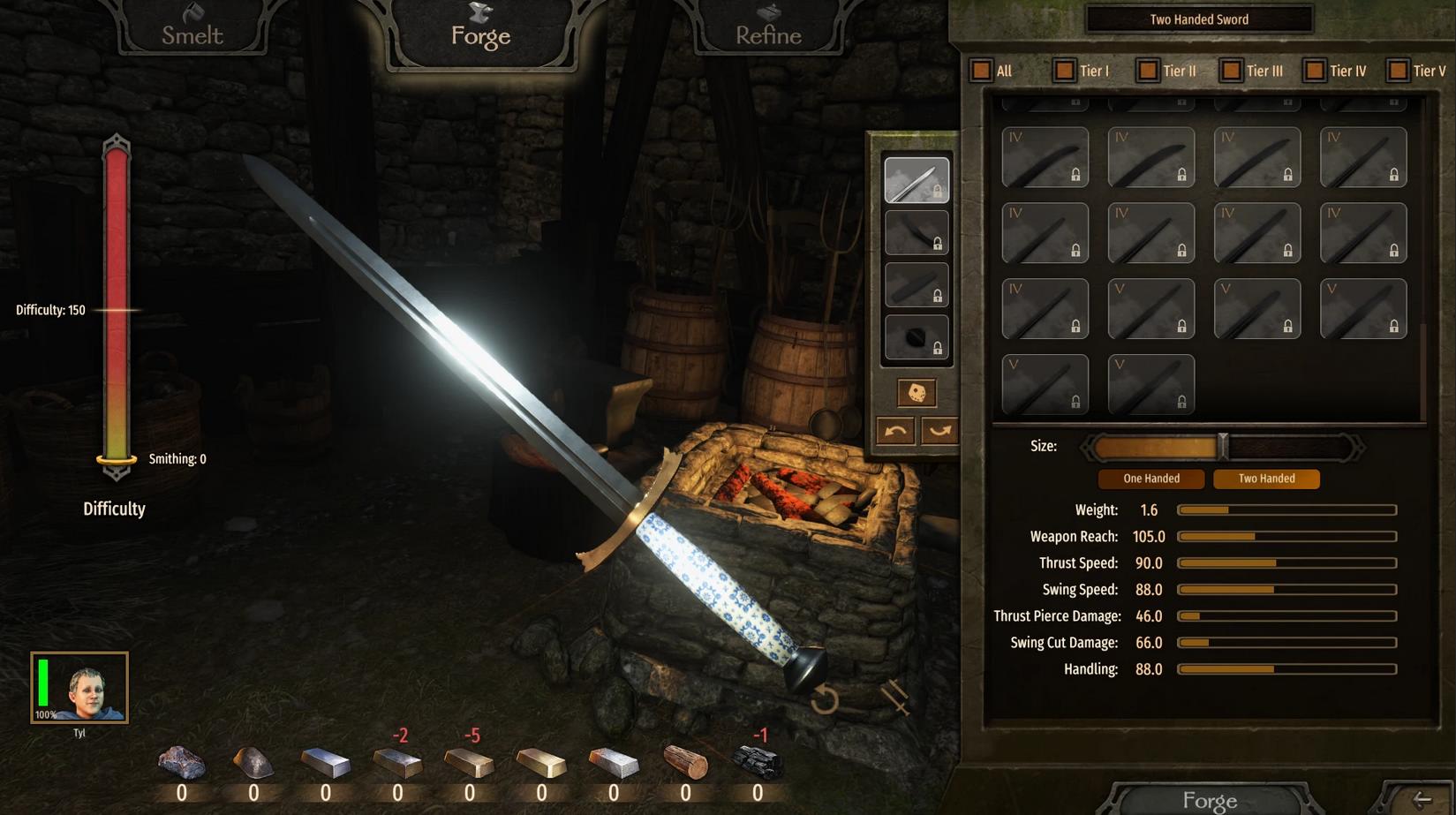This screenshot has width=1456, height=815.
Task: Tick the Tier V filter checkbox
Action: [1397, 71]
